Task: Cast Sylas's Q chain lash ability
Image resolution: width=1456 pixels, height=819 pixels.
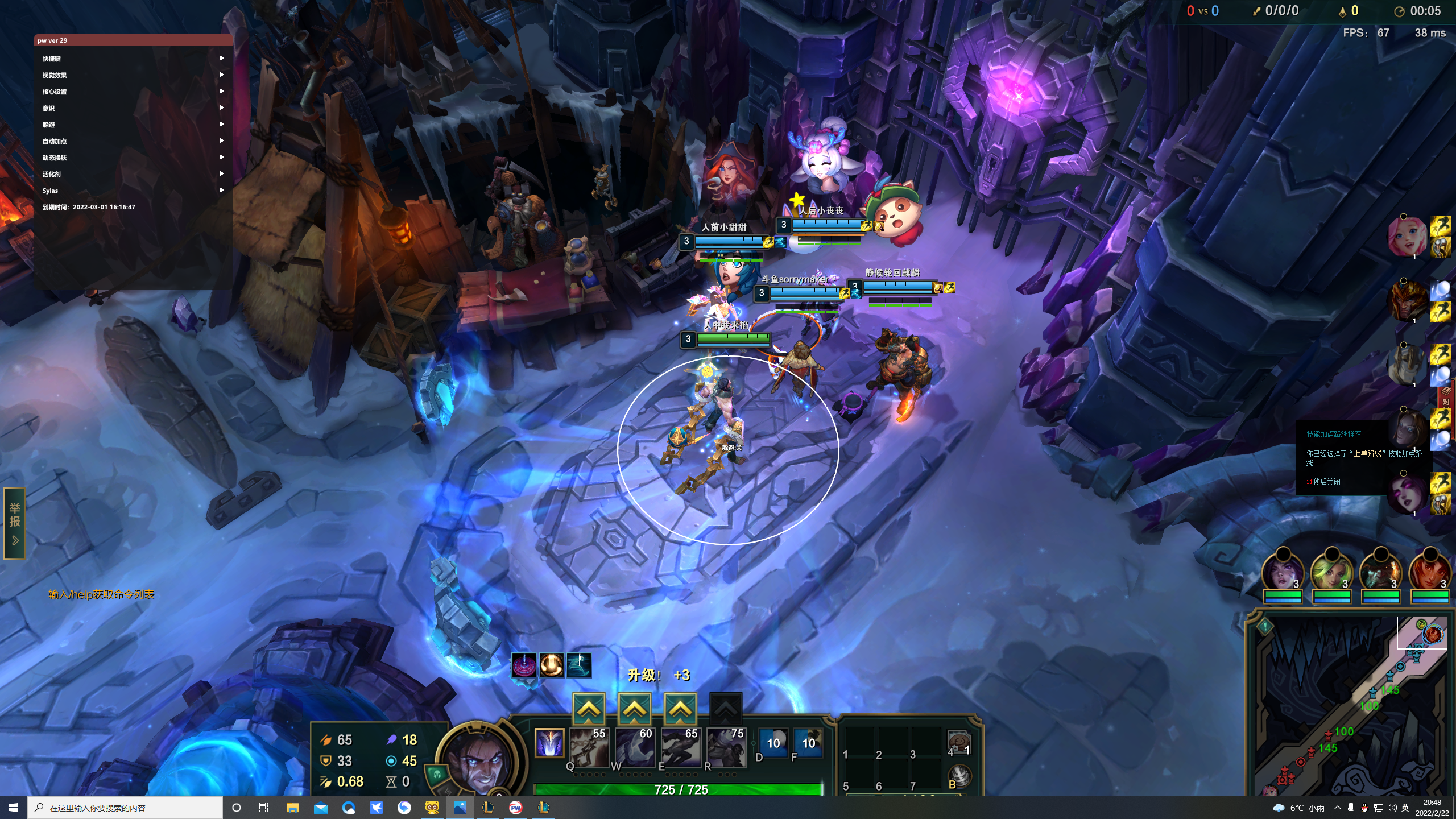Action: tap(588, 747)
